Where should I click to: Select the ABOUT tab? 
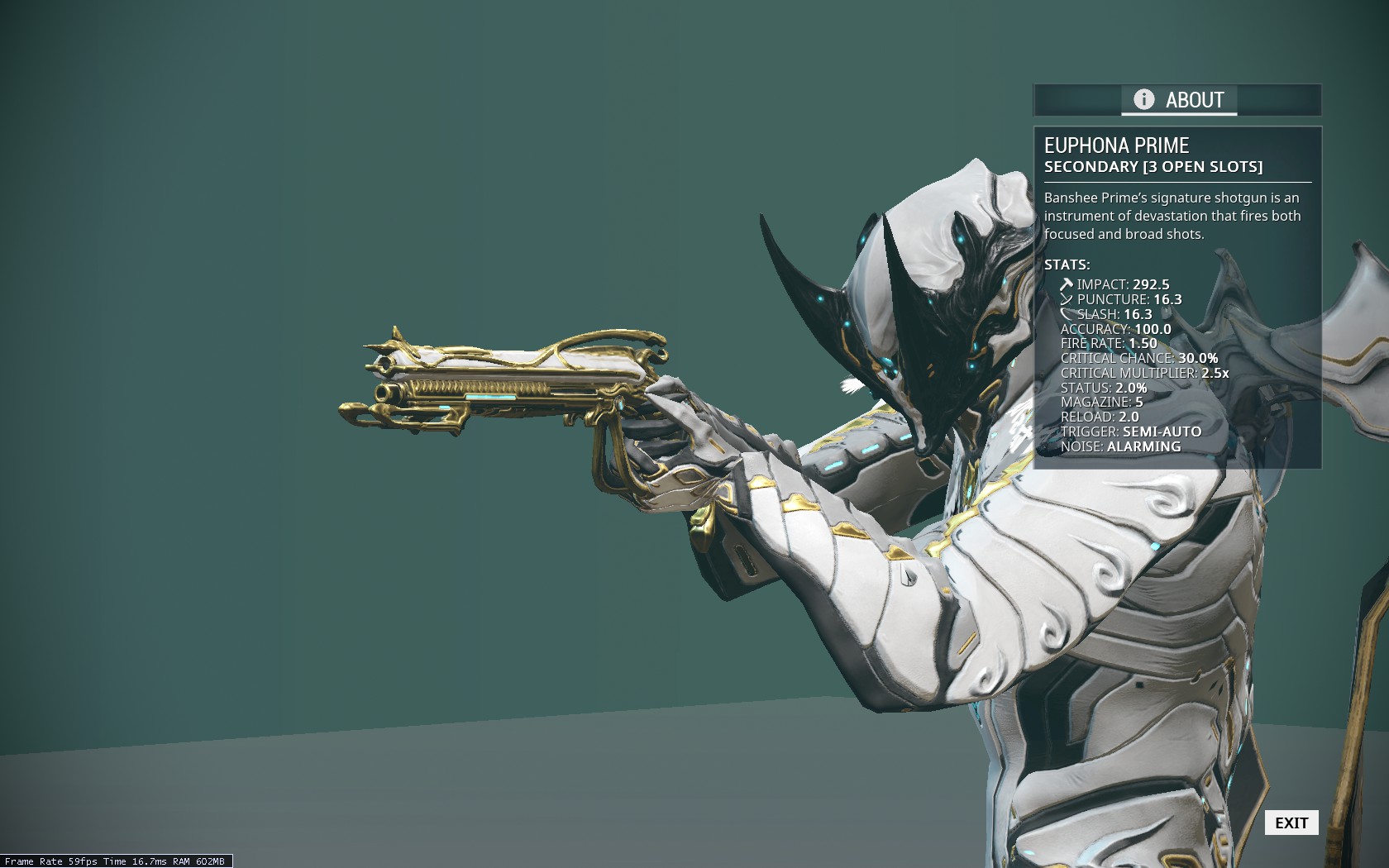click(1178, 100)
